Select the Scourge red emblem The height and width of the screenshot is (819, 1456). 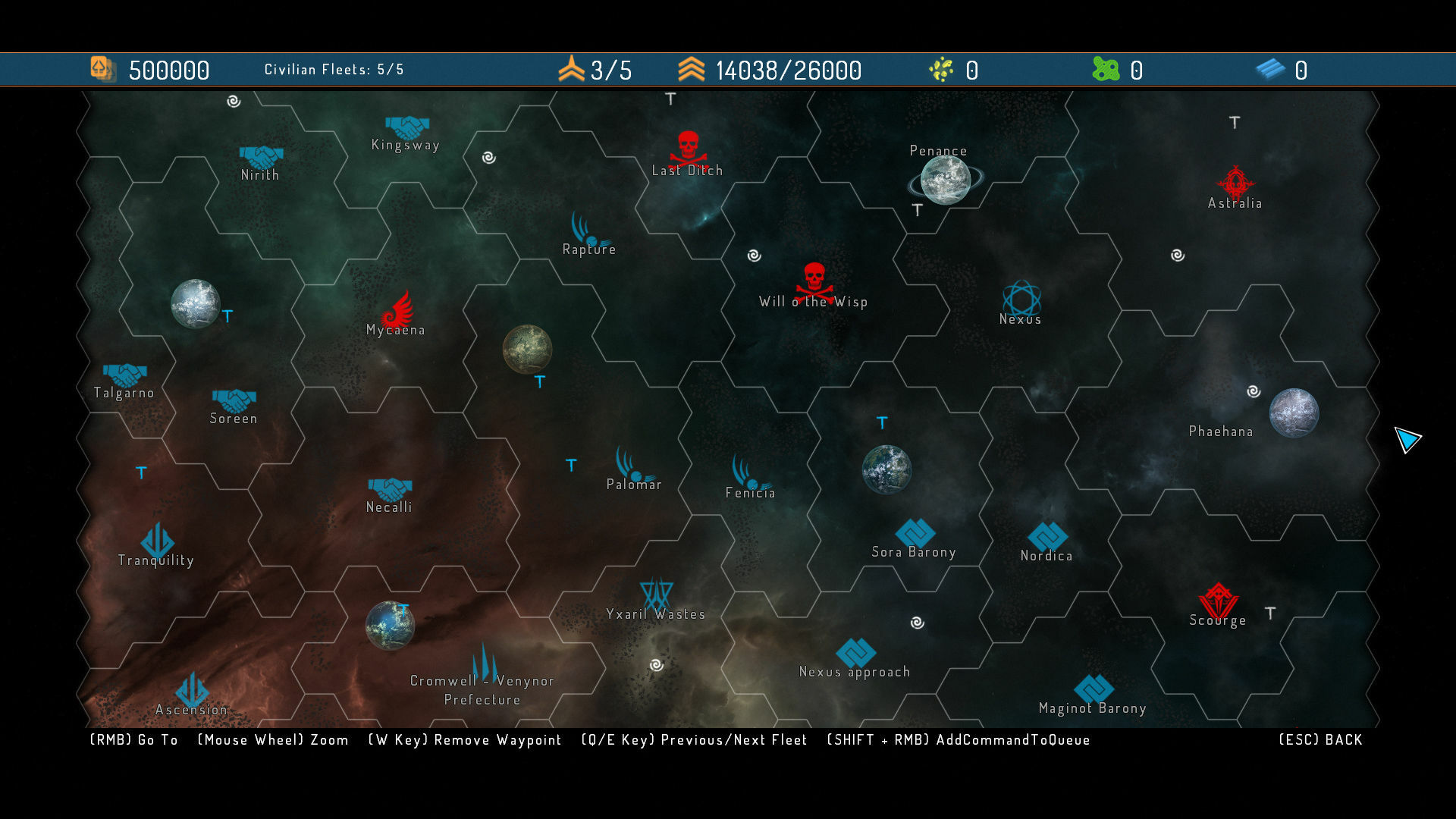coord(1219,598)
